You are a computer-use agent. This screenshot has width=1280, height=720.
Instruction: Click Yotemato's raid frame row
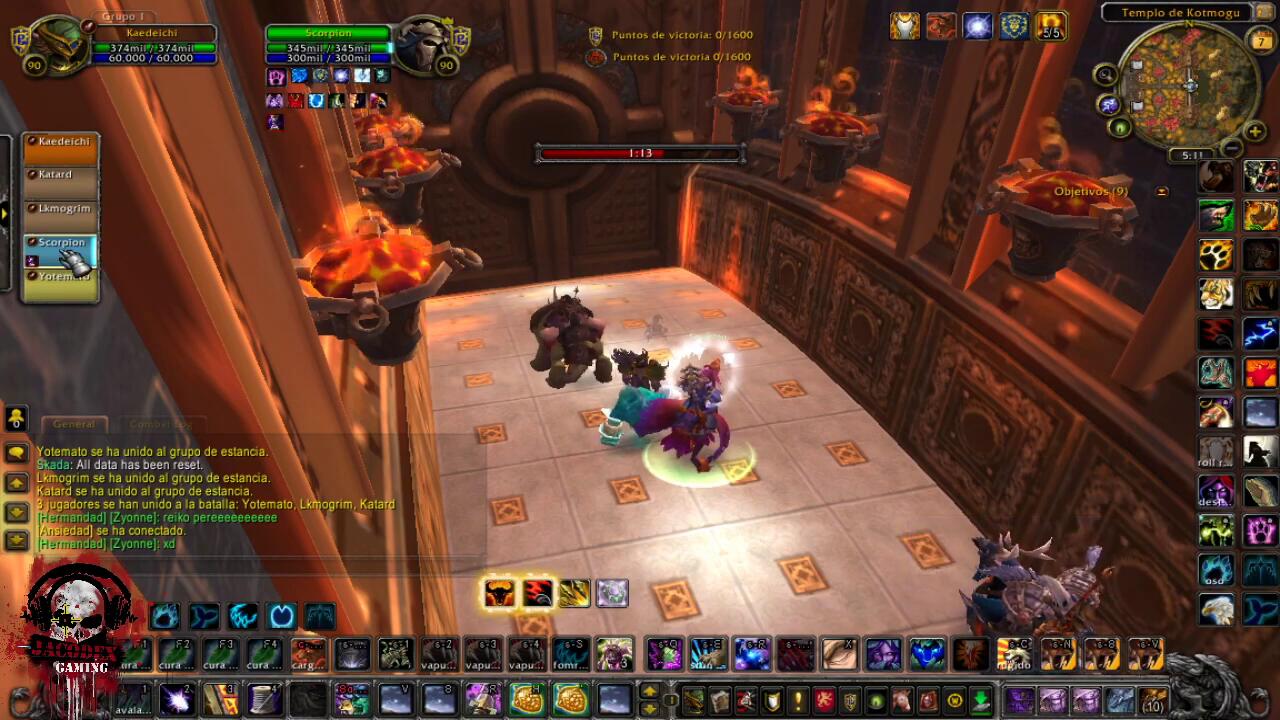click(61, 283)
